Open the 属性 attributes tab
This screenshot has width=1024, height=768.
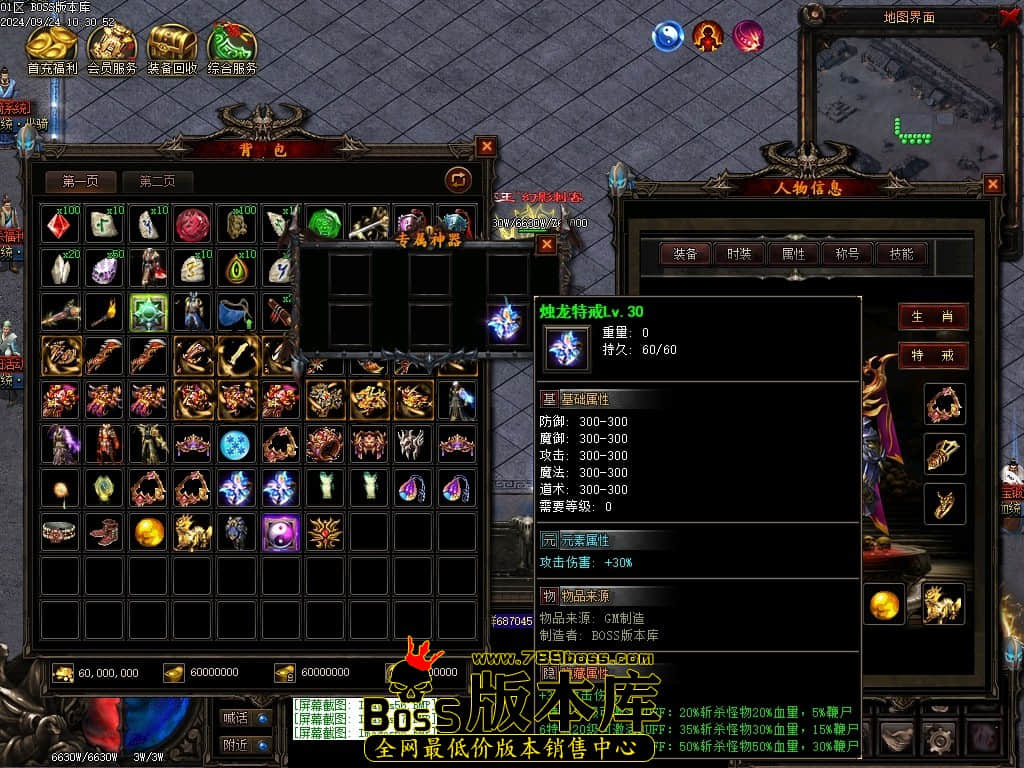point(793,254)
